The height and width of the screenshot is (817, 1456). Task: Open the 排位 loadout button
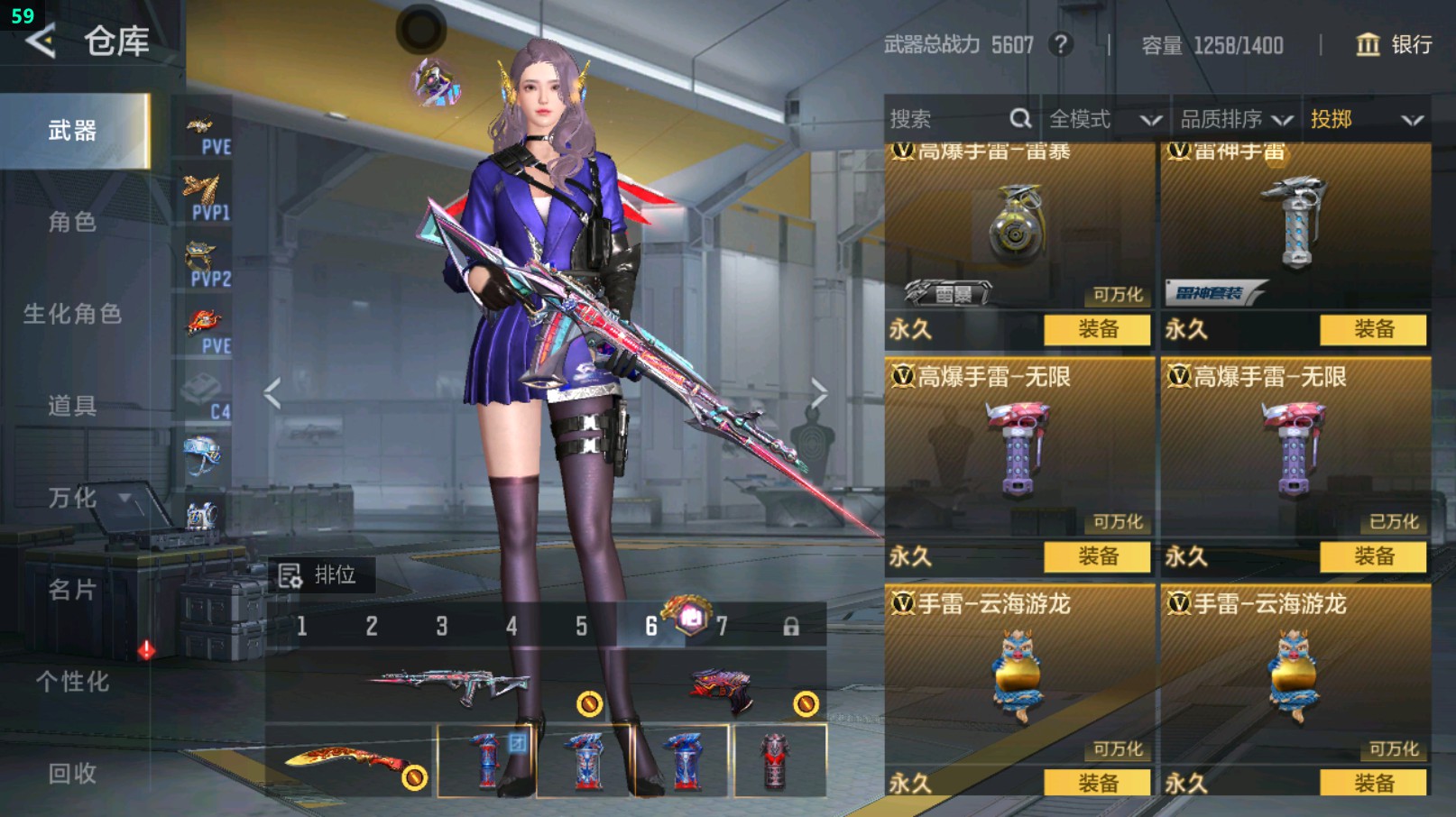(x=319, y=574)
